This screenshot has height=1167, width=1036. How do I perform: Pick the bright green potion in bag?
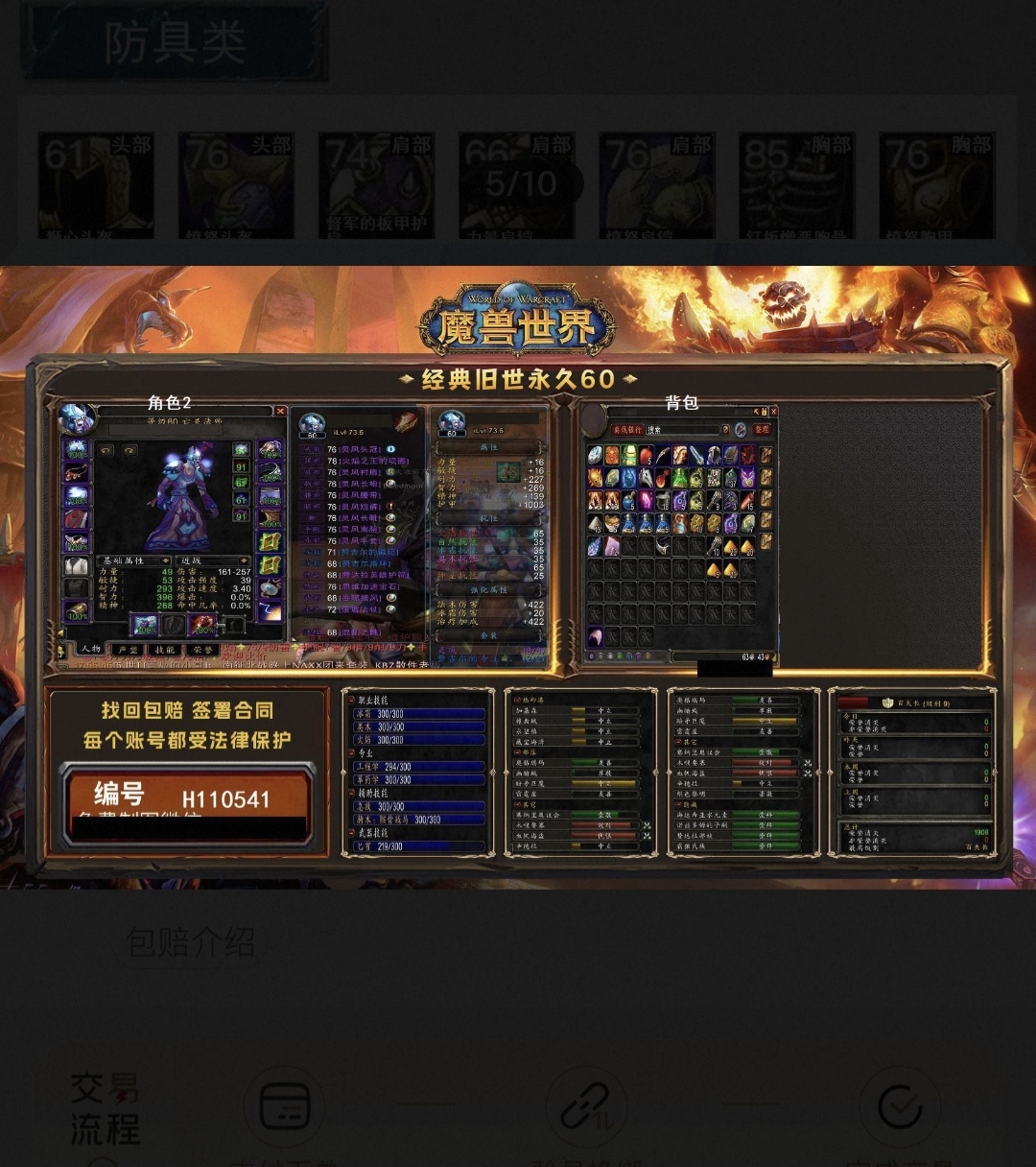click(x=680, y=477)
